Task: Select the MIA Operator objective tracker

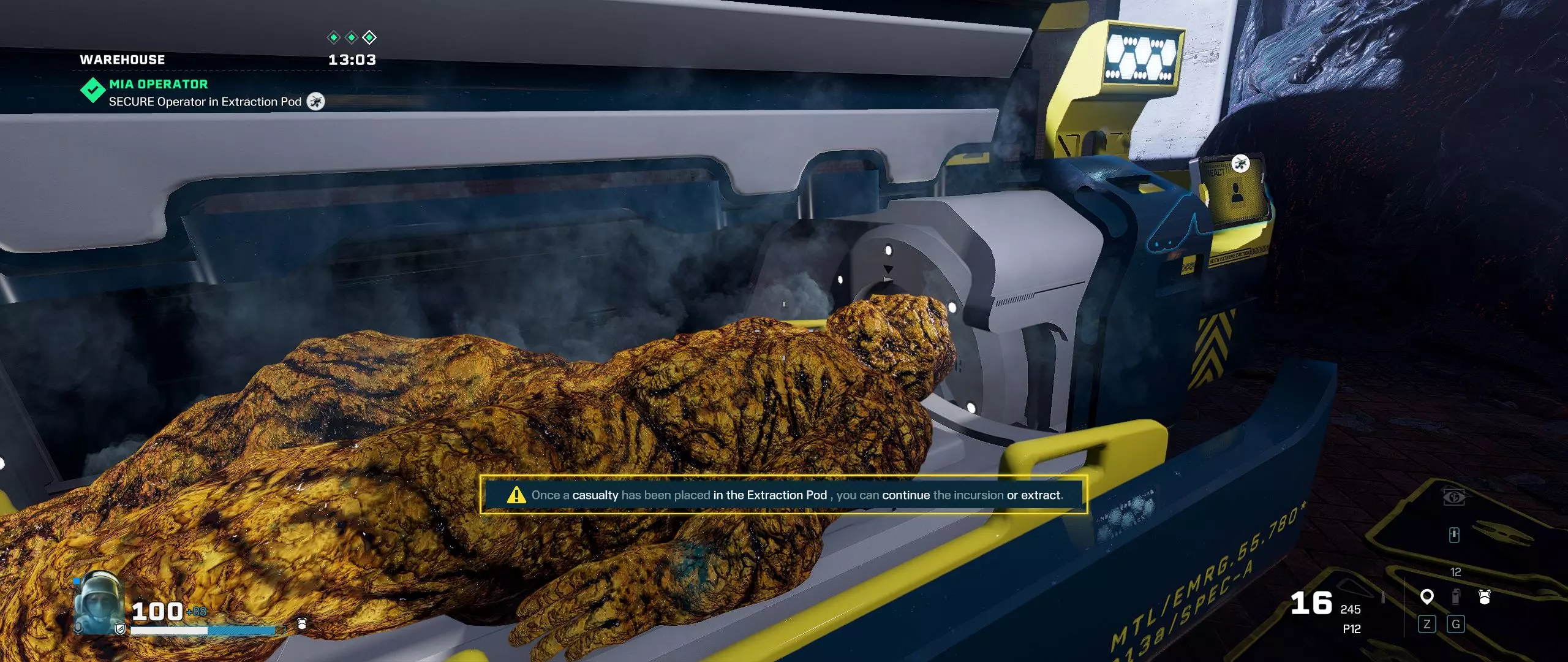Action: coord(158,84)
